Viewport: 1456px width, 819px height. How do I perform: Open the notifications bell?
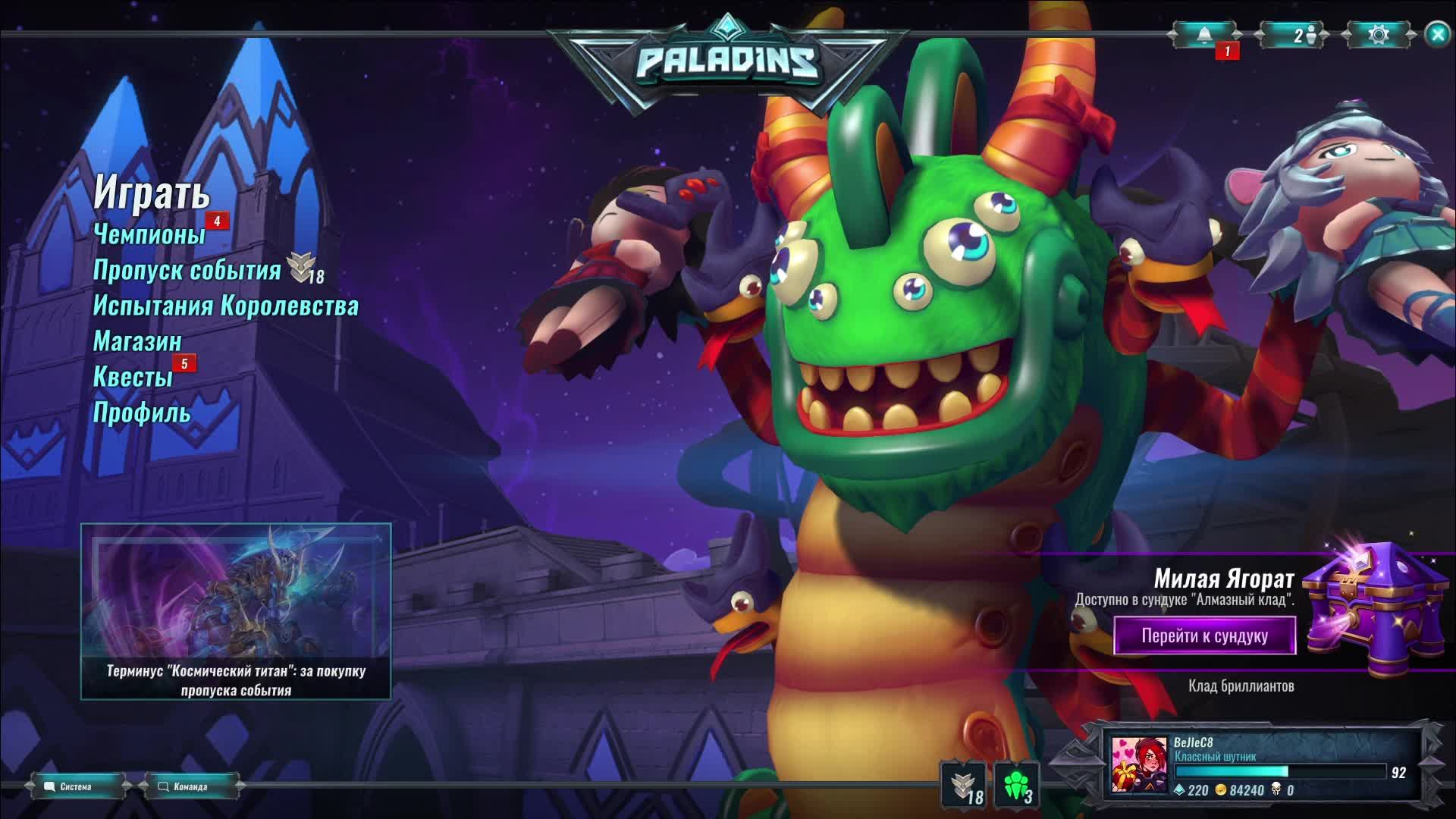click(1204, 35)
